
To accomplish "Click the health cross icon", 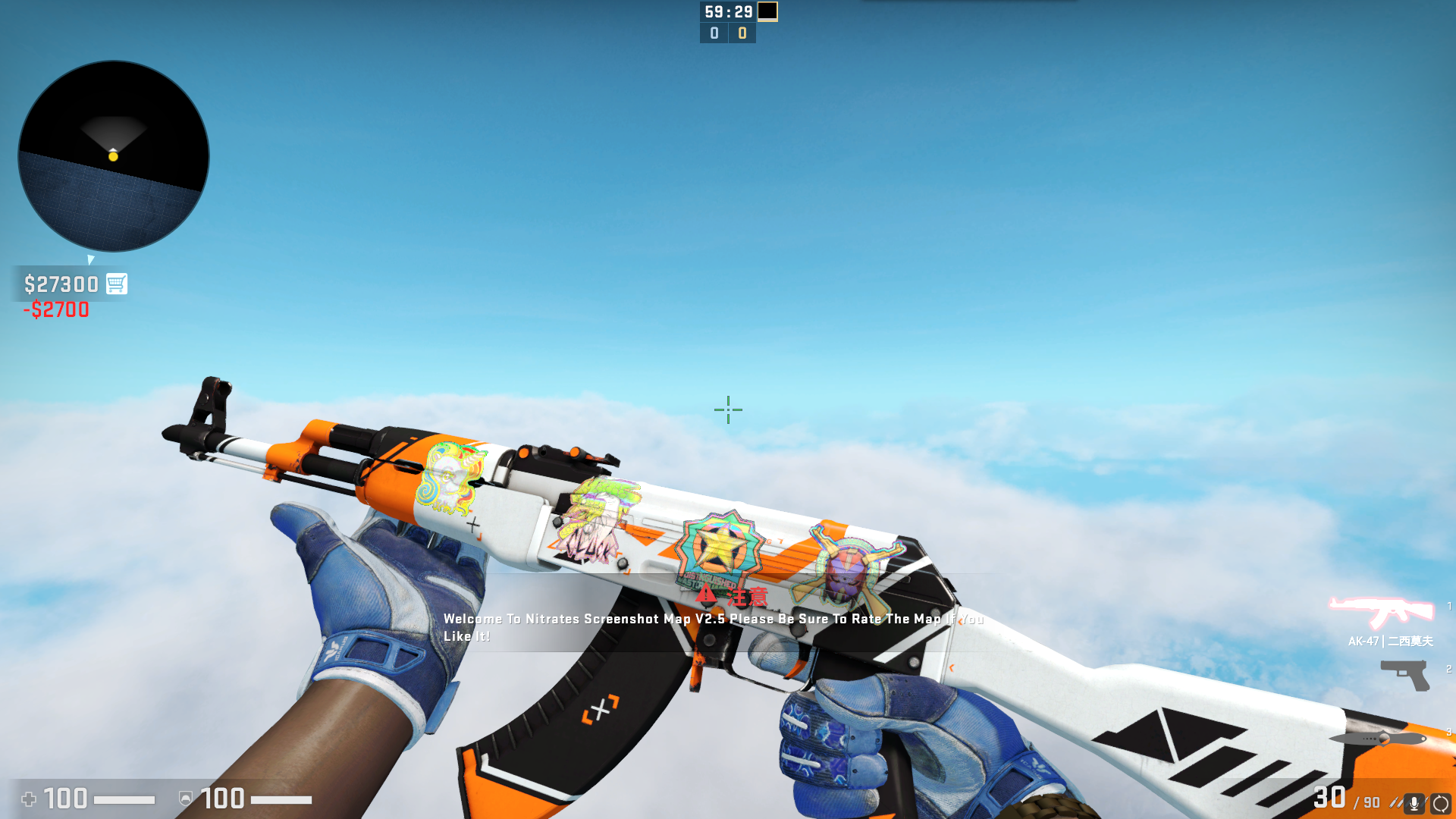I will (29, 799).
